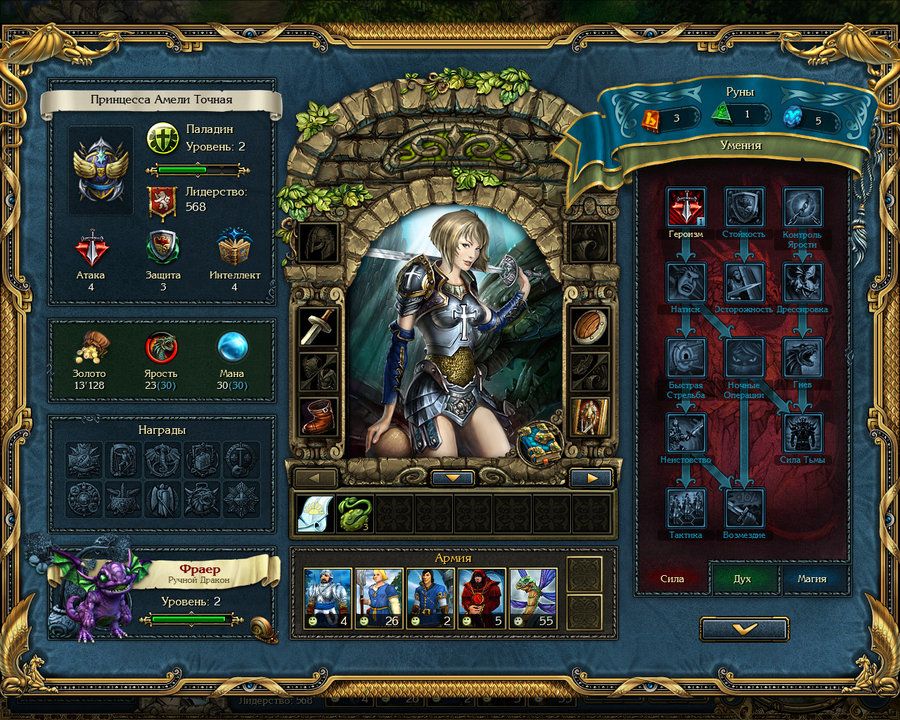900x720 pixels.
Task: Show next inventory page with right arrow
Action: (x=590, y=478)
